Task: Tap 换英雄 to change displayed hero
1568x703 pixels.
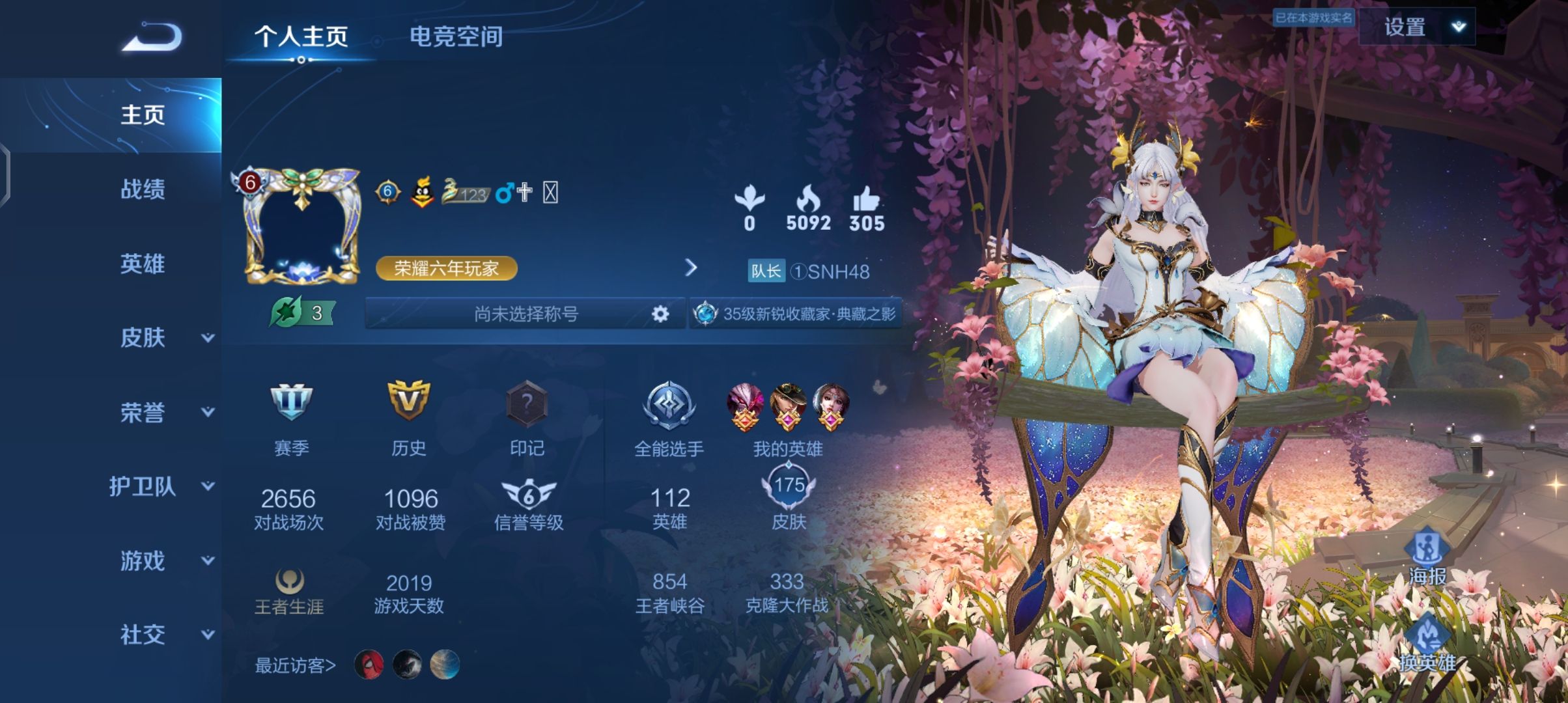Action: point(1427,644)
